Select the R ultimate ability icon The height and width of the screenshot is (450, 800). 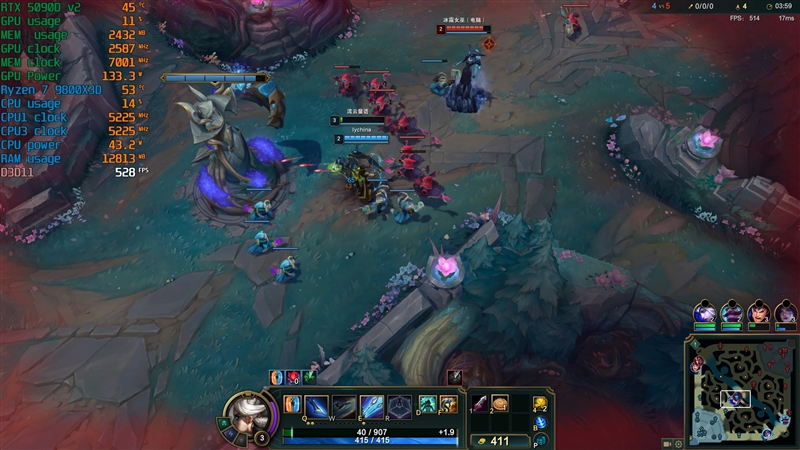pos(399,406)
